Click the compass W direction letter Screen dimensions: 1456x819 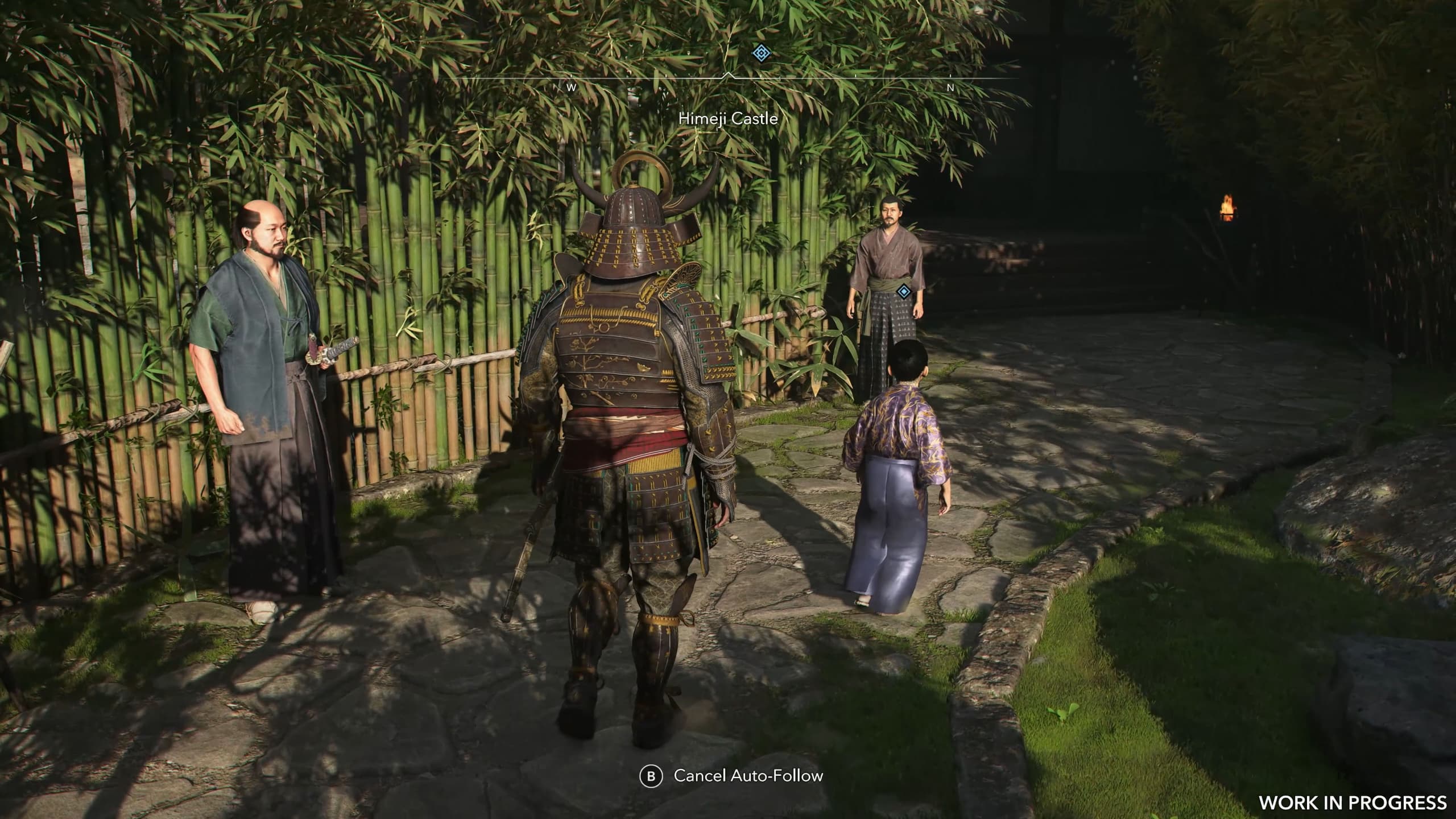(570, 88)
